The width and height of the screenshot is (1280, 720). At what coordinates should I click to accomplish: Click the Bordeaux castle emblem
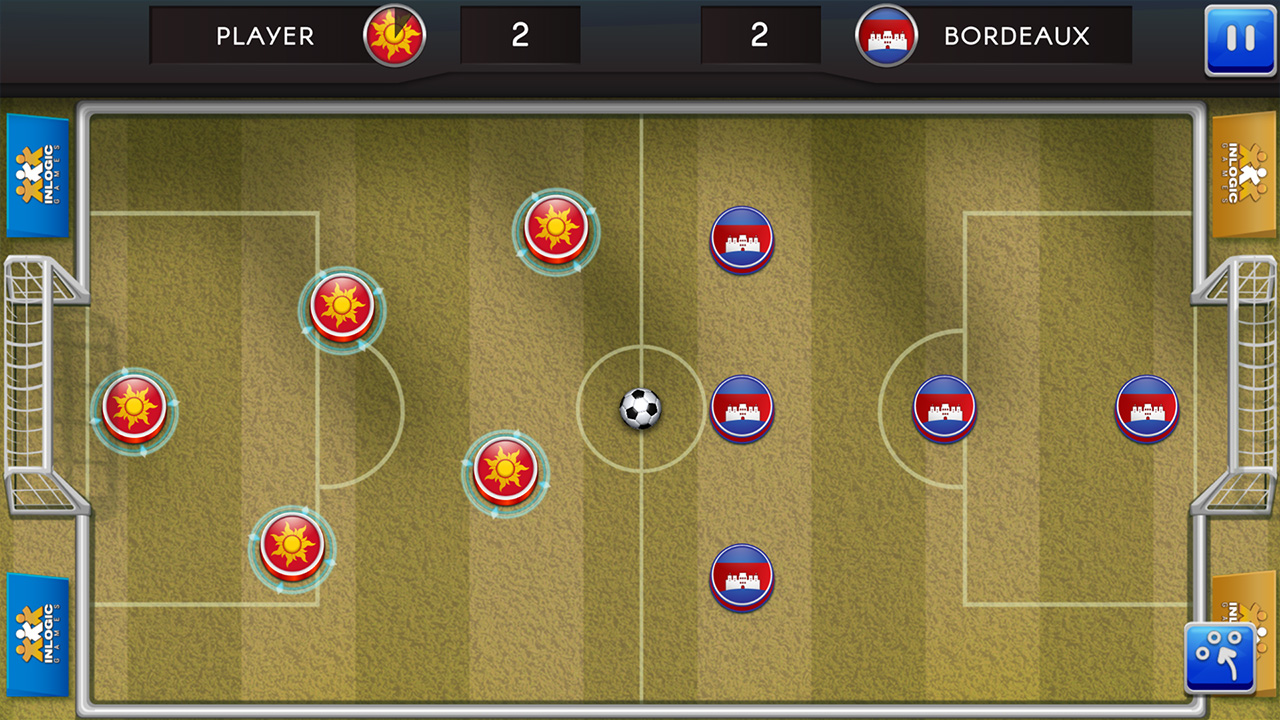(886, 35)
